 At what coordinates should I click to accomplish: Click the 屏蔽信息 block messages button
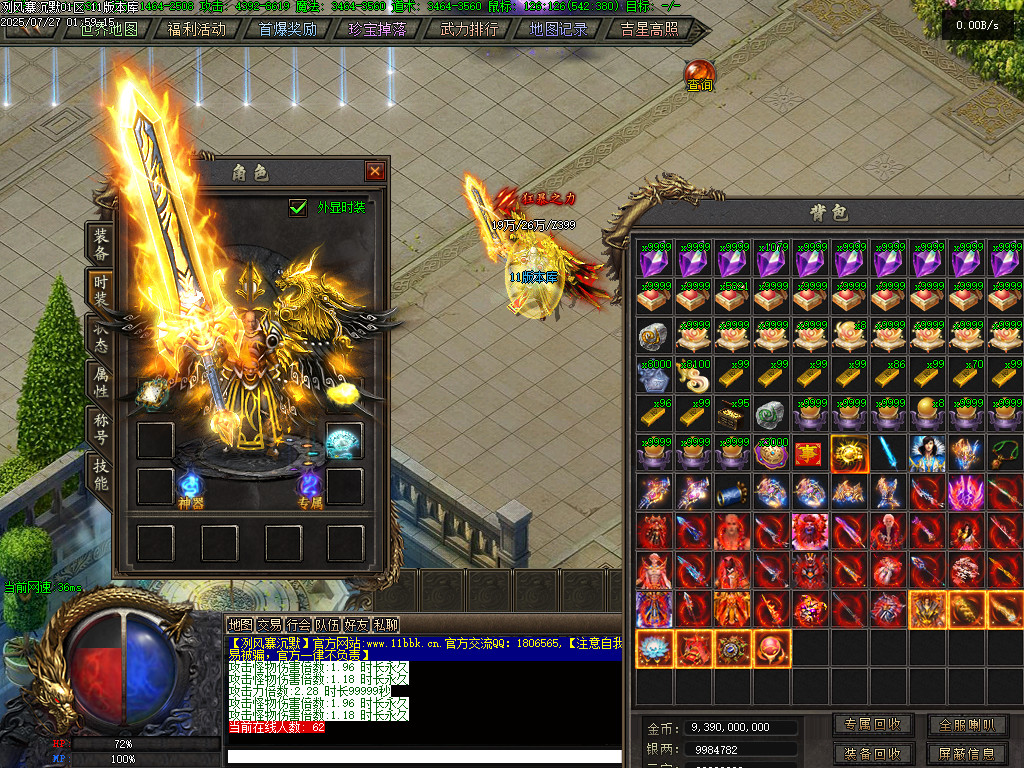[x=966, y=754]
